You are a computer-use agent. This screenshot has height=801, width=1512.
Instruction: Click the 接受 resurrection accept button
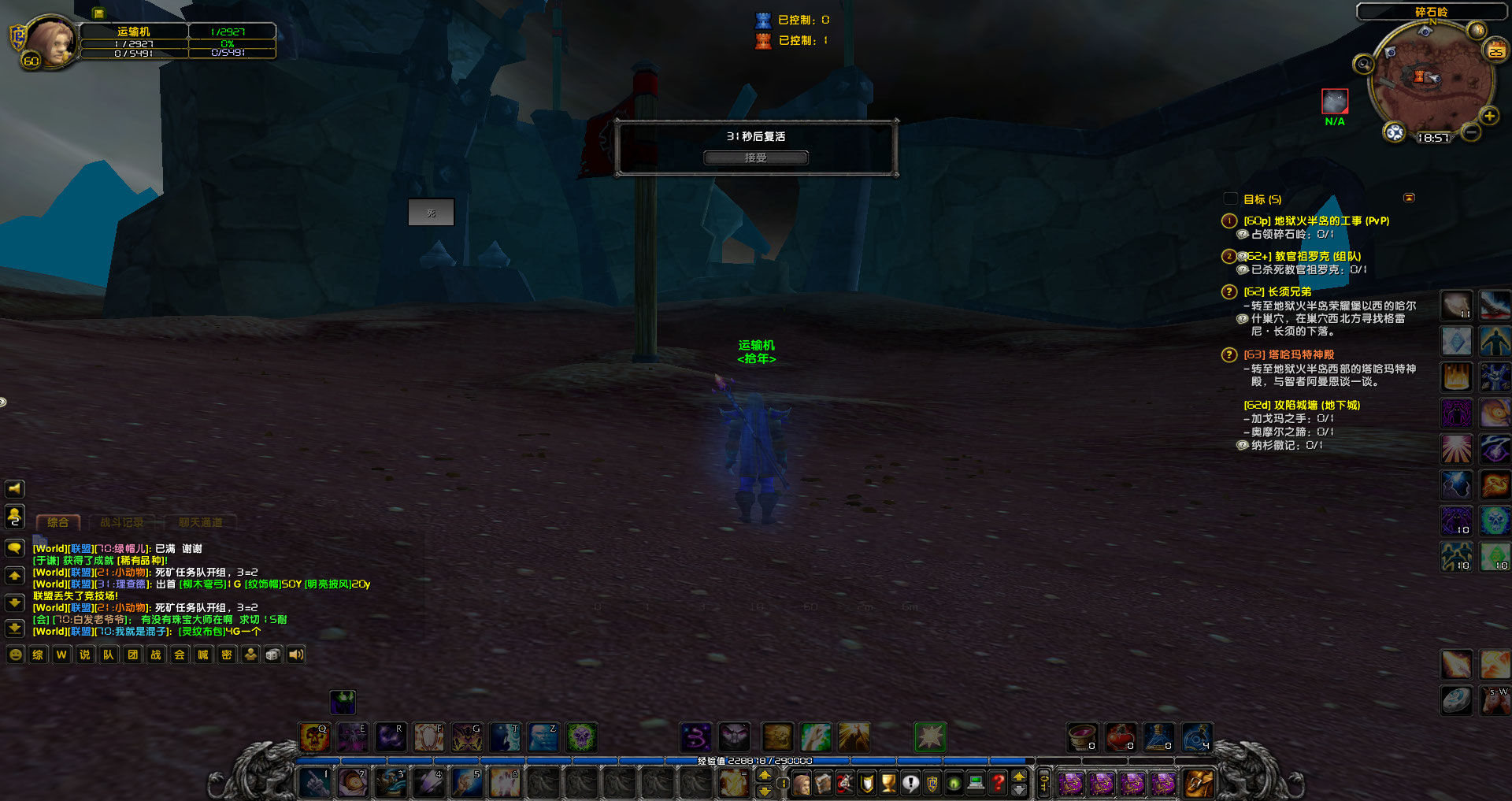754,157
